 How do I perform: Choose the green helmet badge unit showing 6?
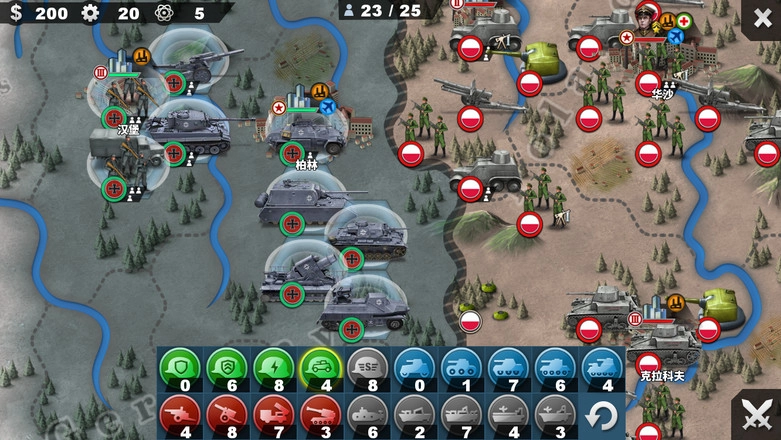(x=226, y=366)
